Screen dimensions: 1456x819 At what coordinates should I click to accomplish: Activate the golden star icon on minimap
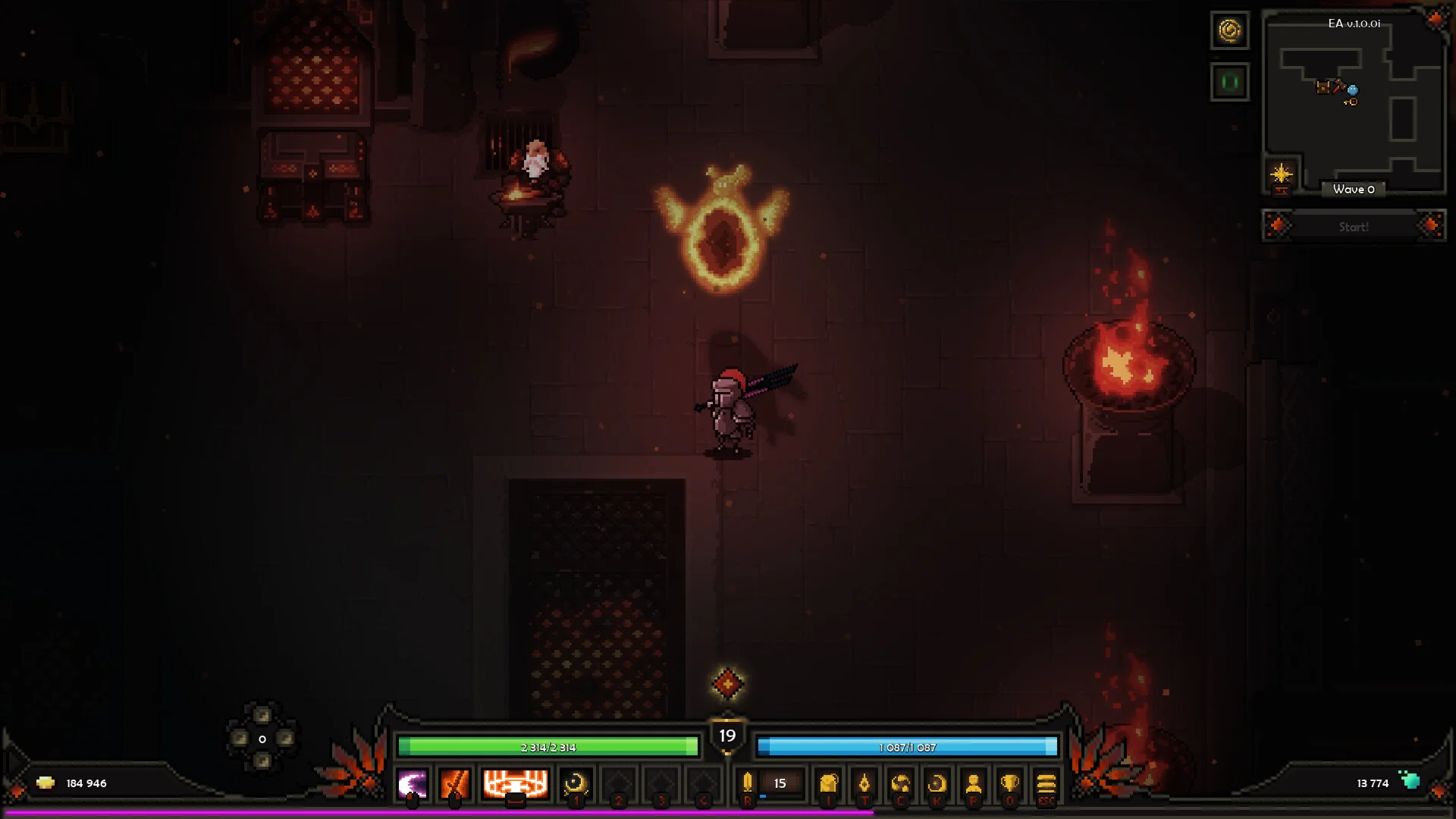click(1281, 174)
